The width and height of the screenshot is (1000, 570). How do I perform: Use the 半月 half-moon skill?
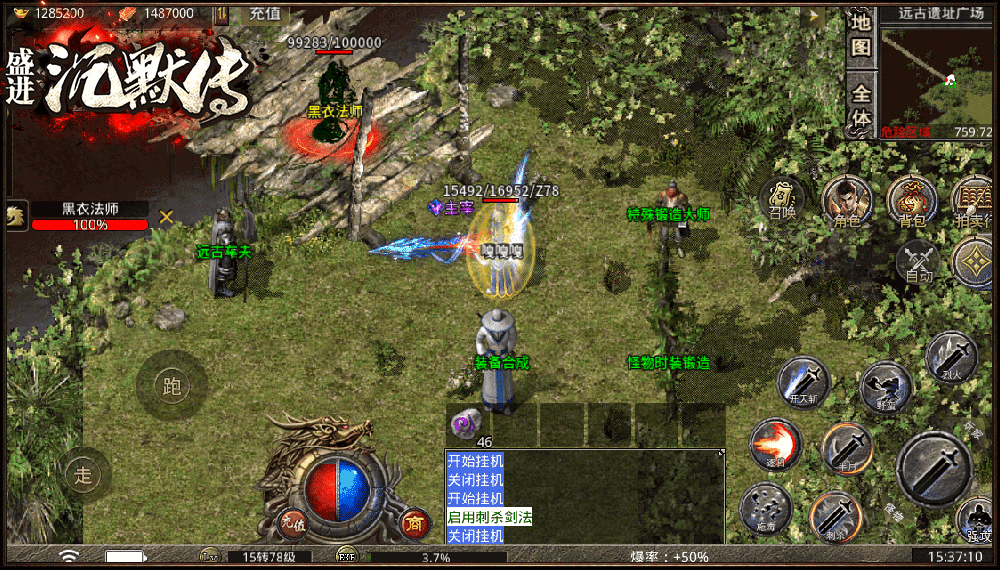pyautogui.click(x=847, y=448)
